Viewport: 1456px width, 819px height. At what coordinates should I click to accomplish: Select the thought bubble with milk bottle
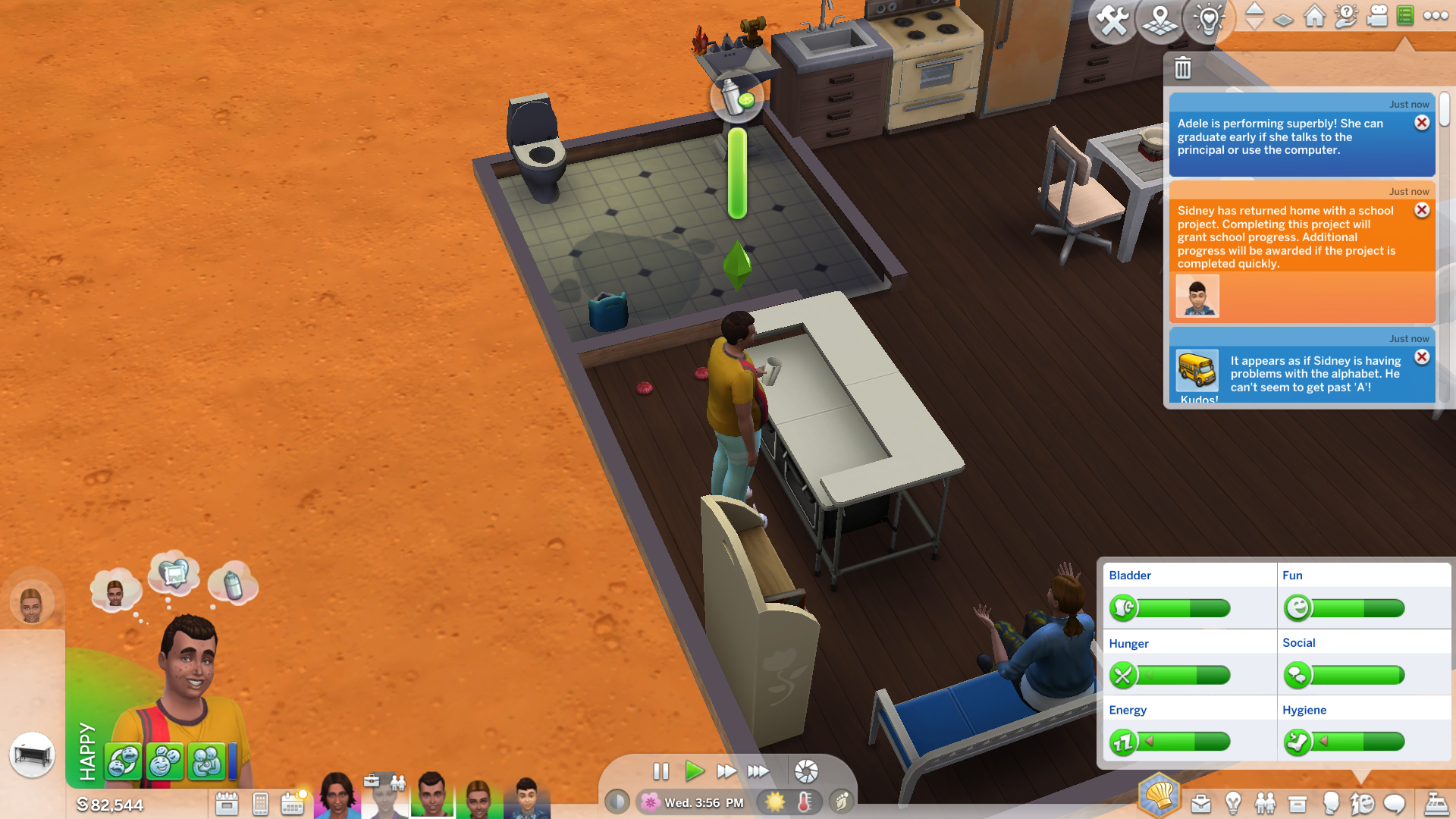click(233, 585)
